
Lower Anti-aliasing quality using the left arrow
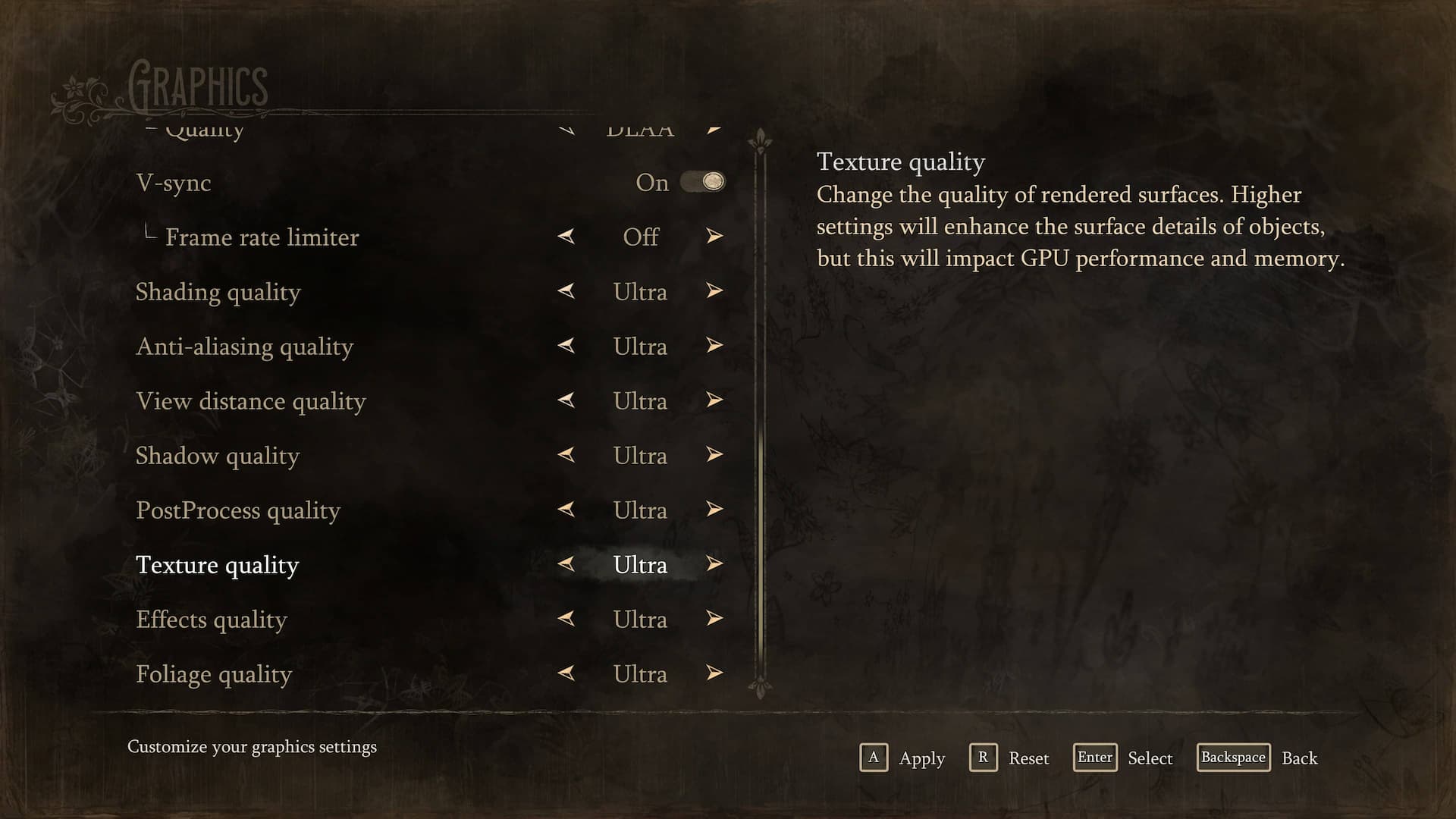[x=566, y=346]
